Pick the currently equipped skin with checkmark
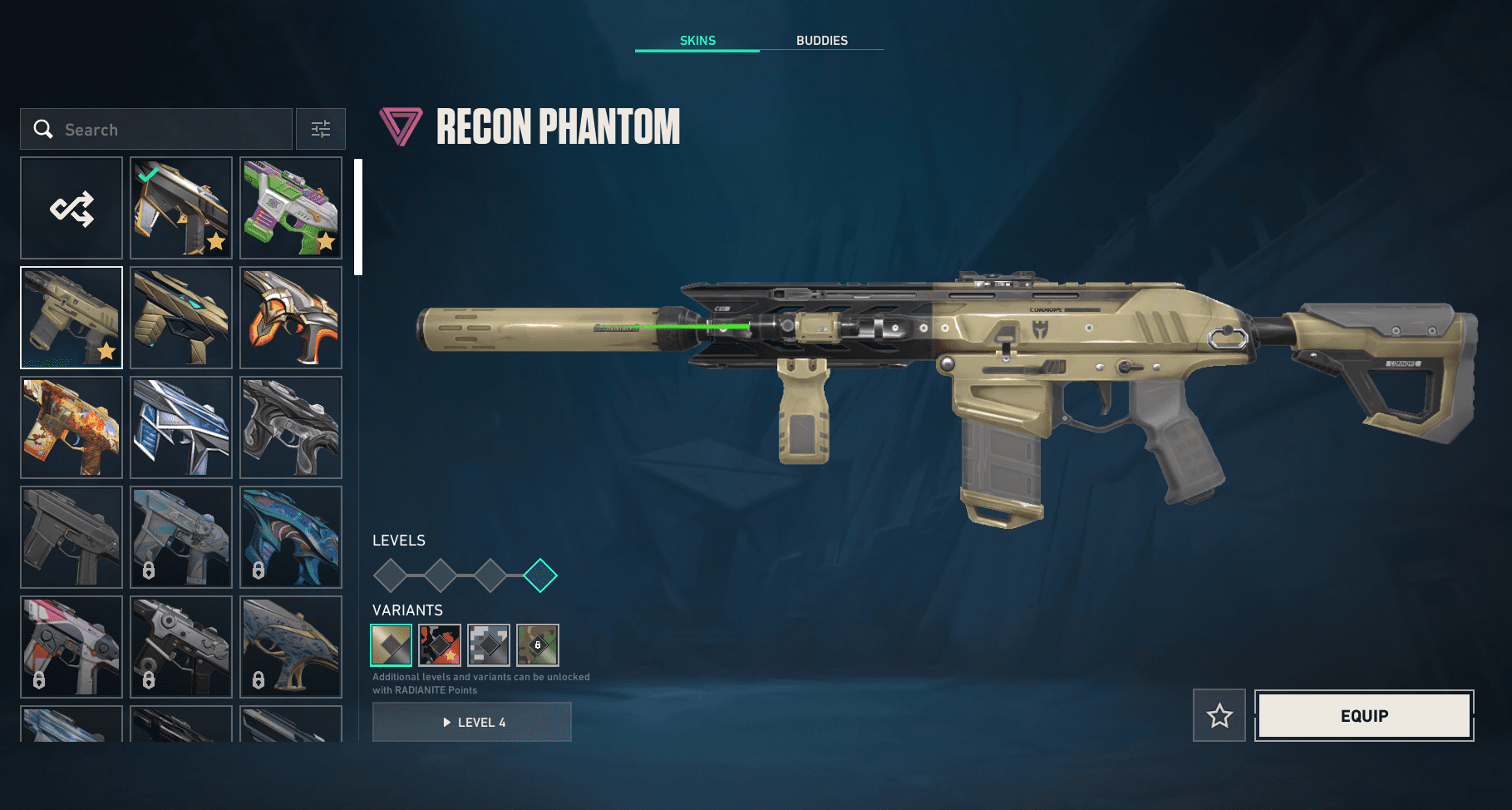Image resolution: width=1512 pixels, height=810 pixels. 181,208
